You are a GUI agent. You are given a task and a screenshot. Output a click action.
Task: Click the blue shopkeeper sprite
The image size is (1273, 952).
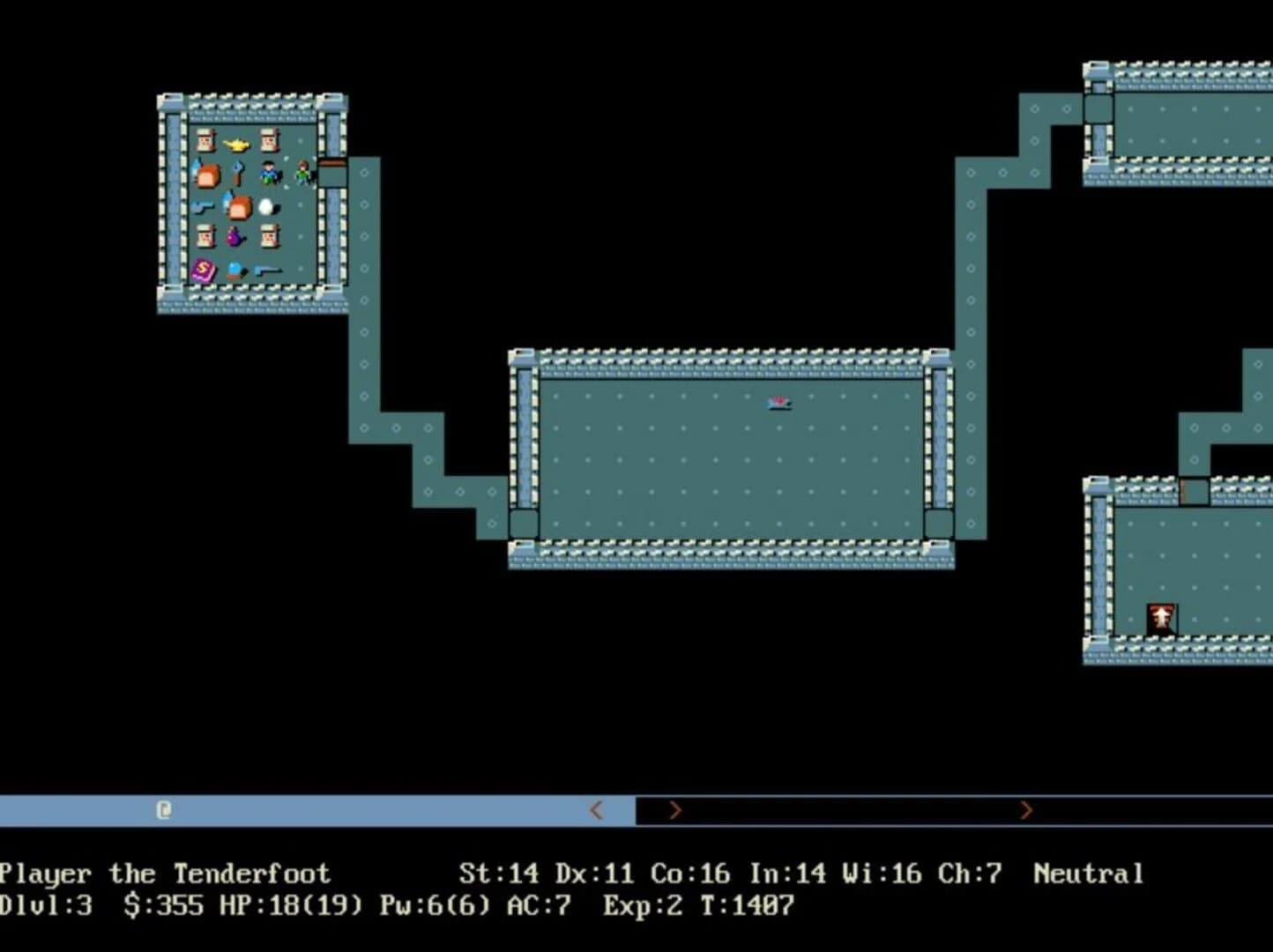point(268,173)
